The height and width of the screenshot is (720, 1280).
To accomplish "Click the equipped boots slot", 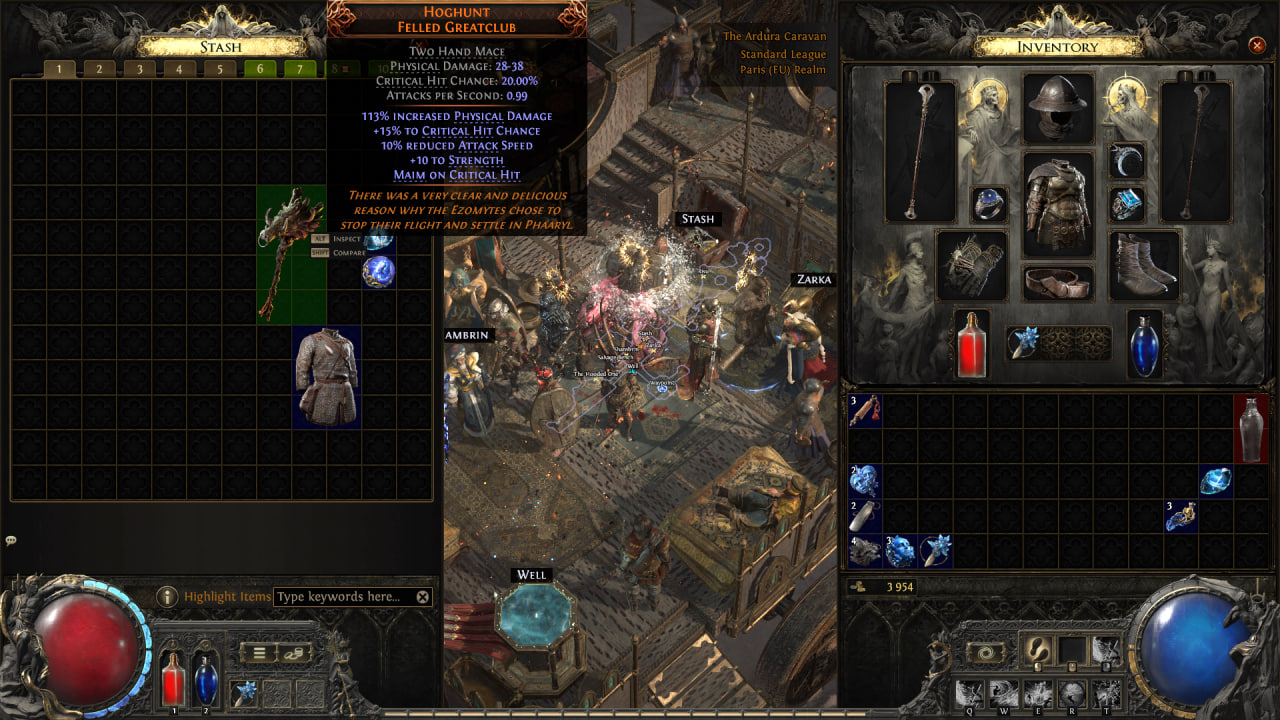I will click(1145, 265).
